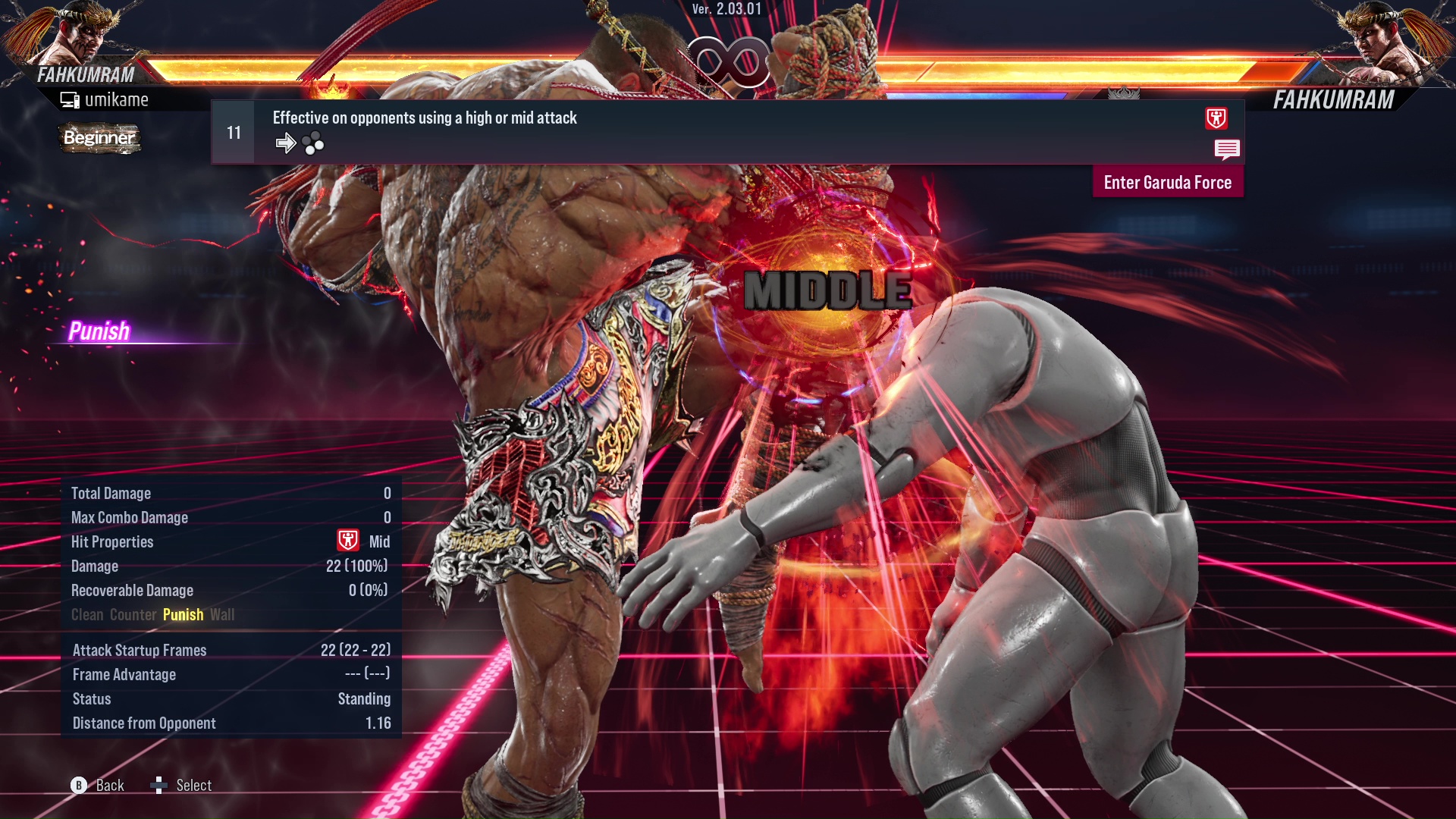
Task: Click the mid-attack shield icon on the move entry
Action: tap(1216, 118)
